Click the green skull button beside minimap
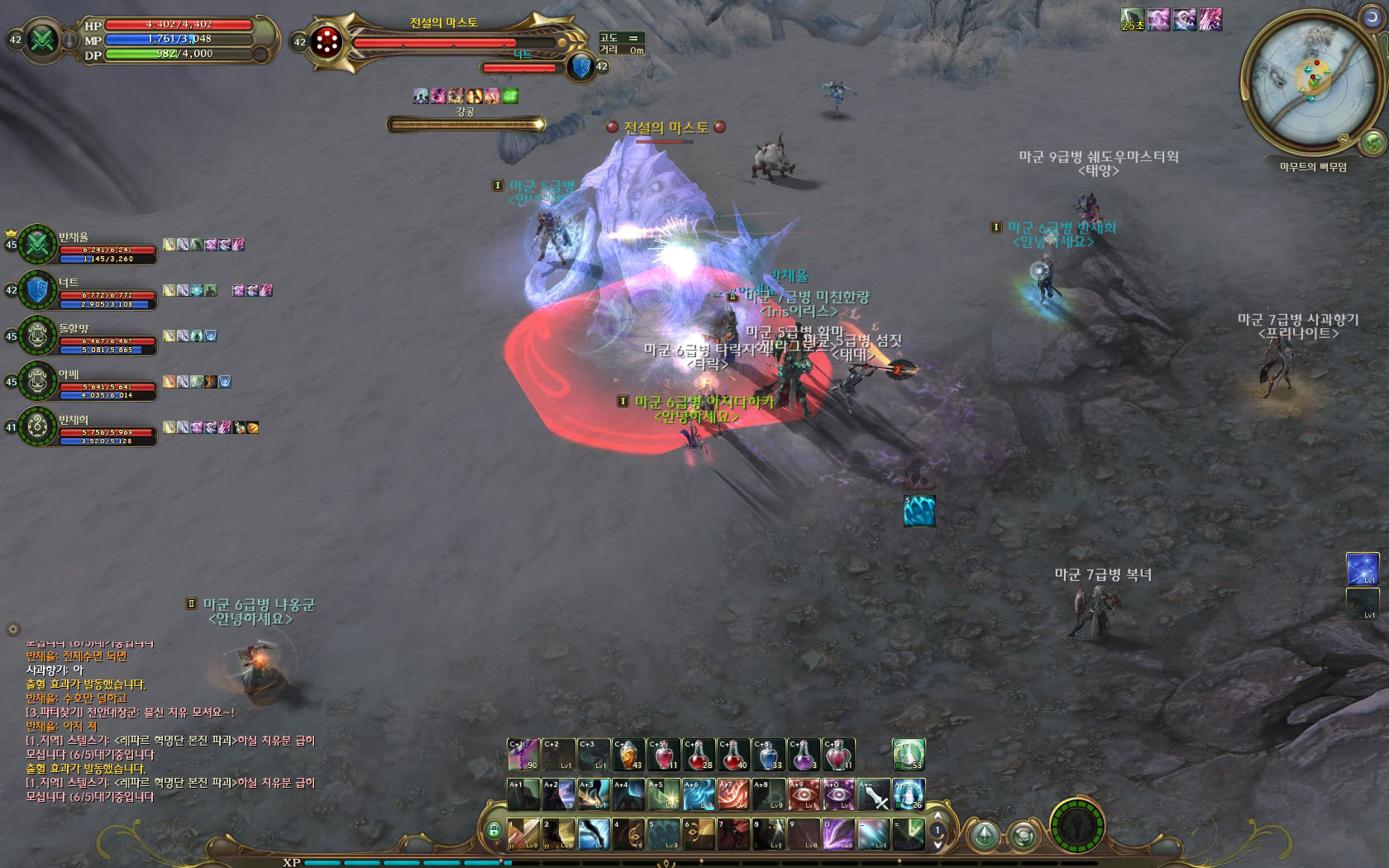This screenshot has height=868, width=1389. (x=1372, y=142)
